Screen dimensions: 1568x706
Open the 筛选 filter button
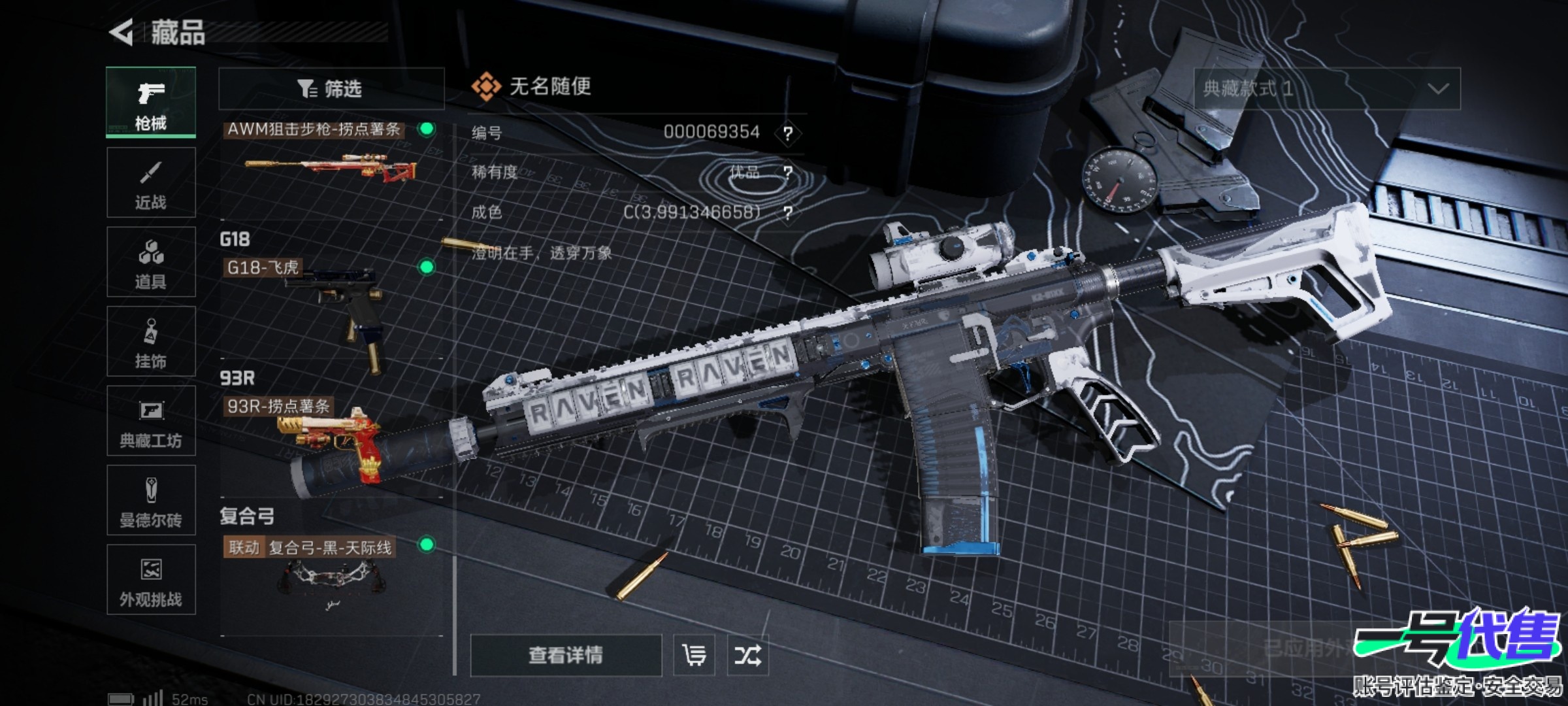click(x=331, y=89)
